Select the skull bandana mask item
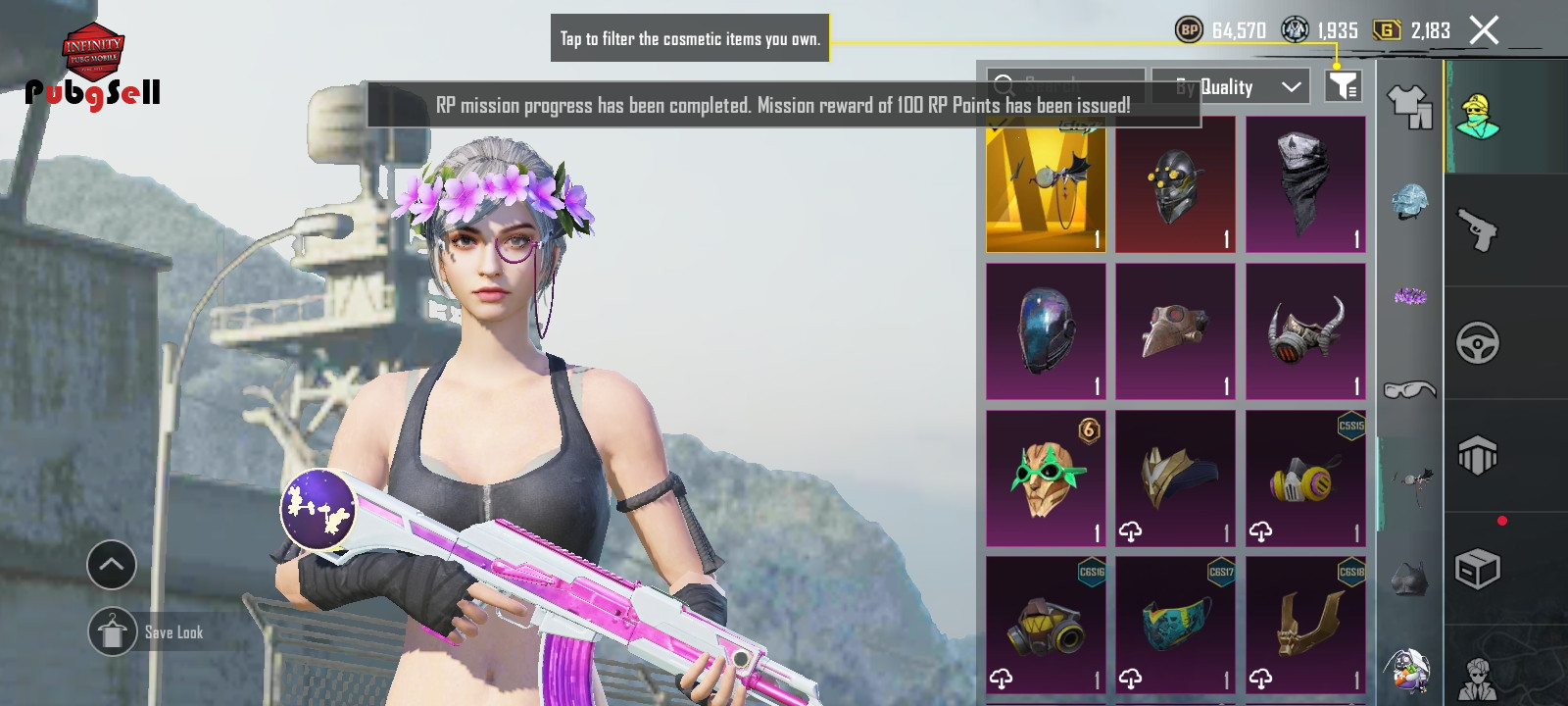This screenshot has width=1568, height=706. pyautogui.click(x=1305, y=185)
